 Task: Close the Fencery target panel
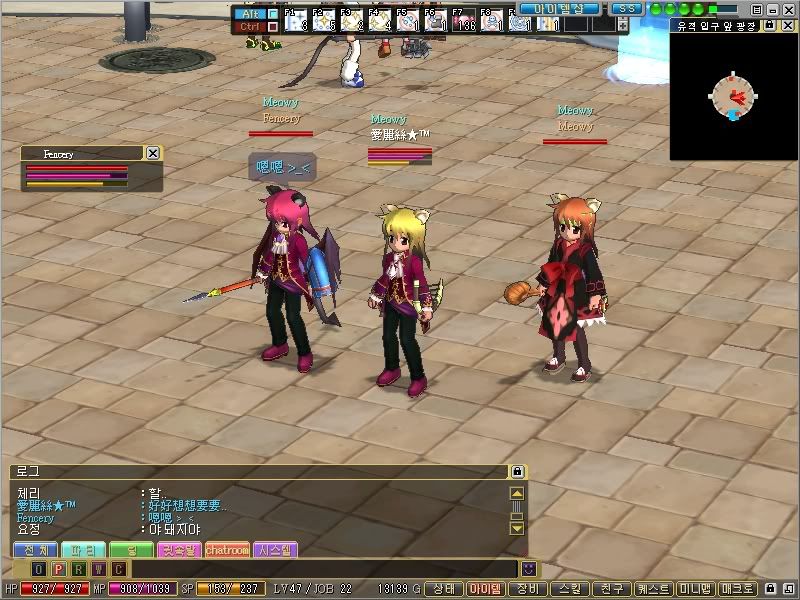tap(153, 153)
